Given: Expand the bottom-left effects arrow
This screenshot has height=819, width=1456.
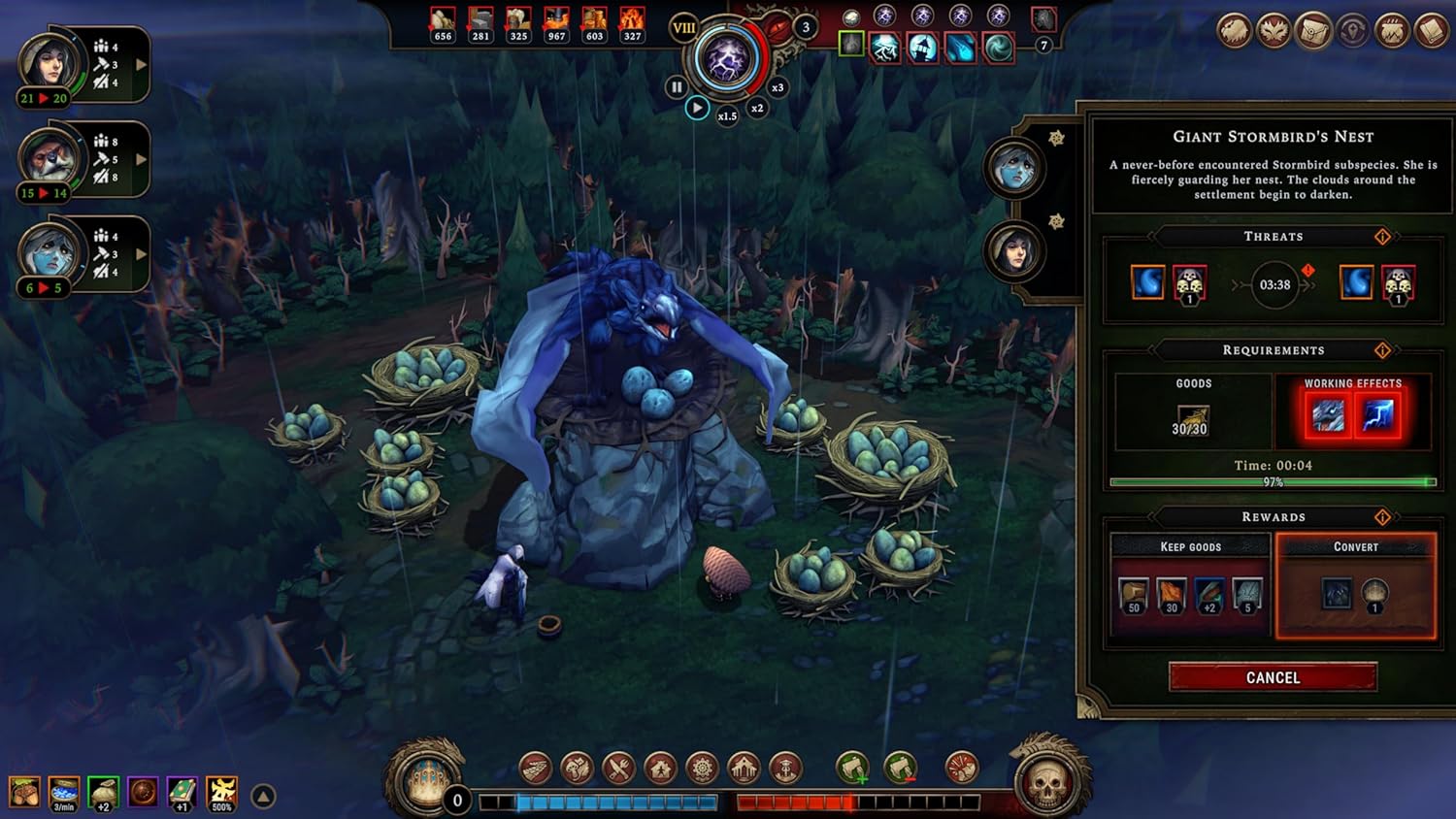Looking at the screenshot, I should (x=263, y=797).
